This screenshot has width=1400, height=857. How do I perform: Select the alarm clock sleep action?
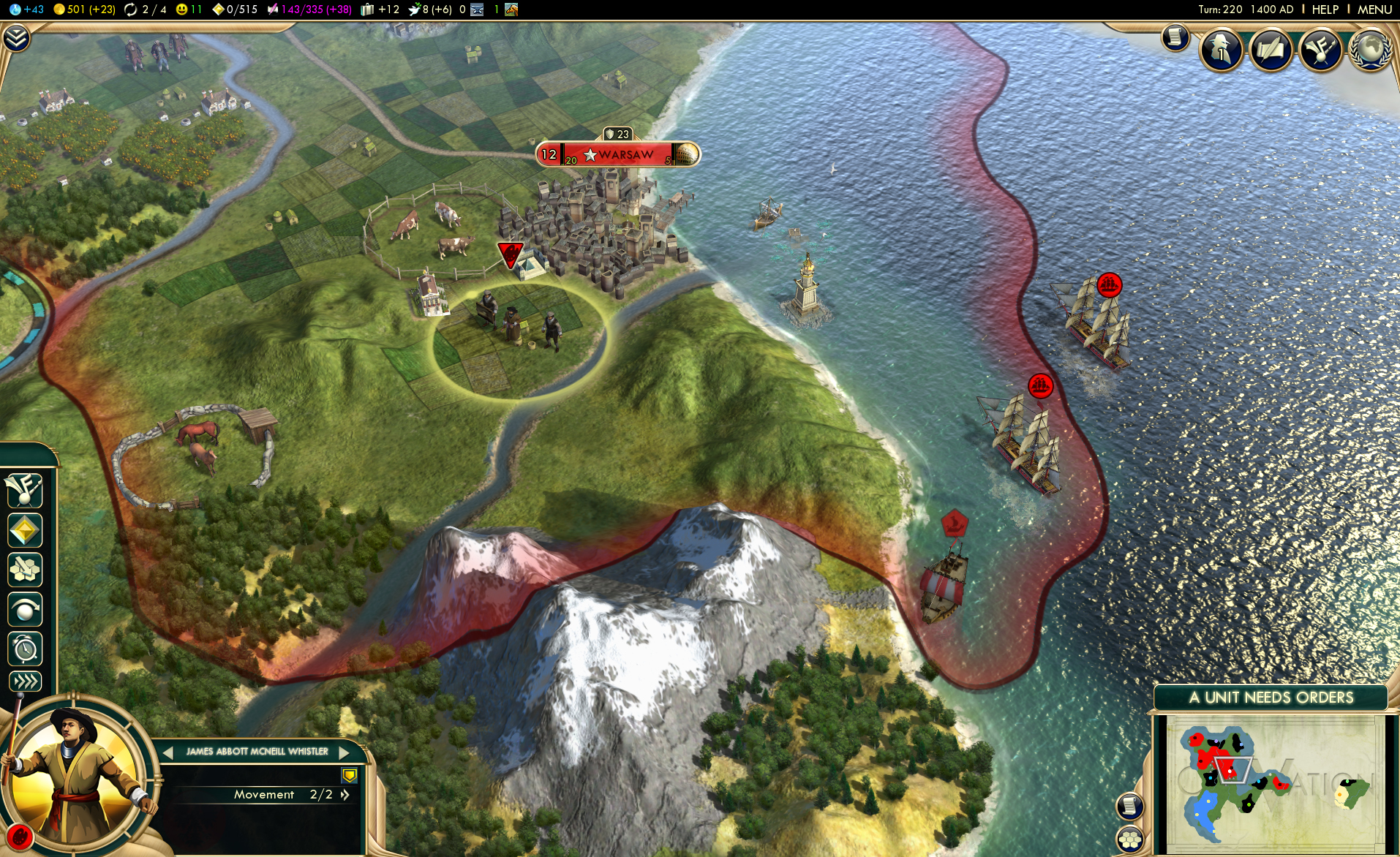point(25,649)
